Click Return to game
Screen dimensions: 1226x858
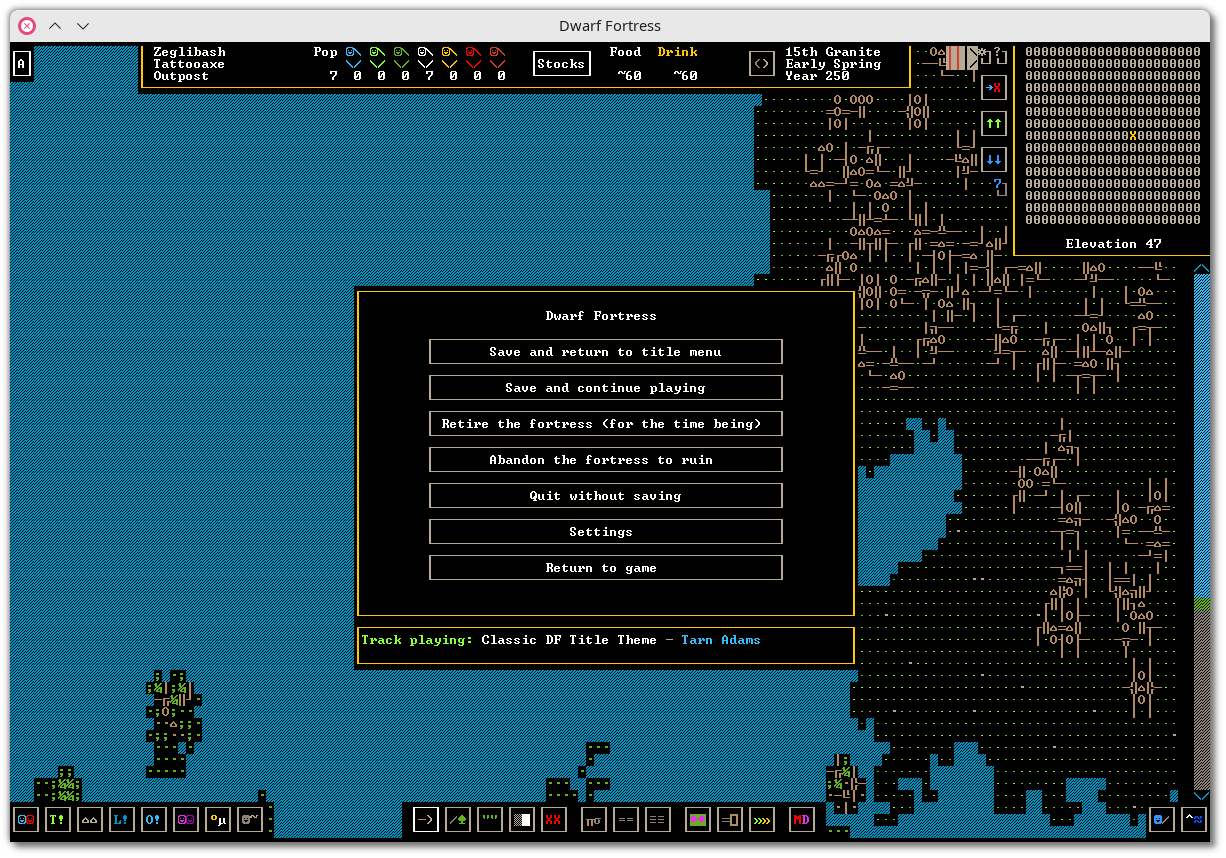click(x=605, y=568)
